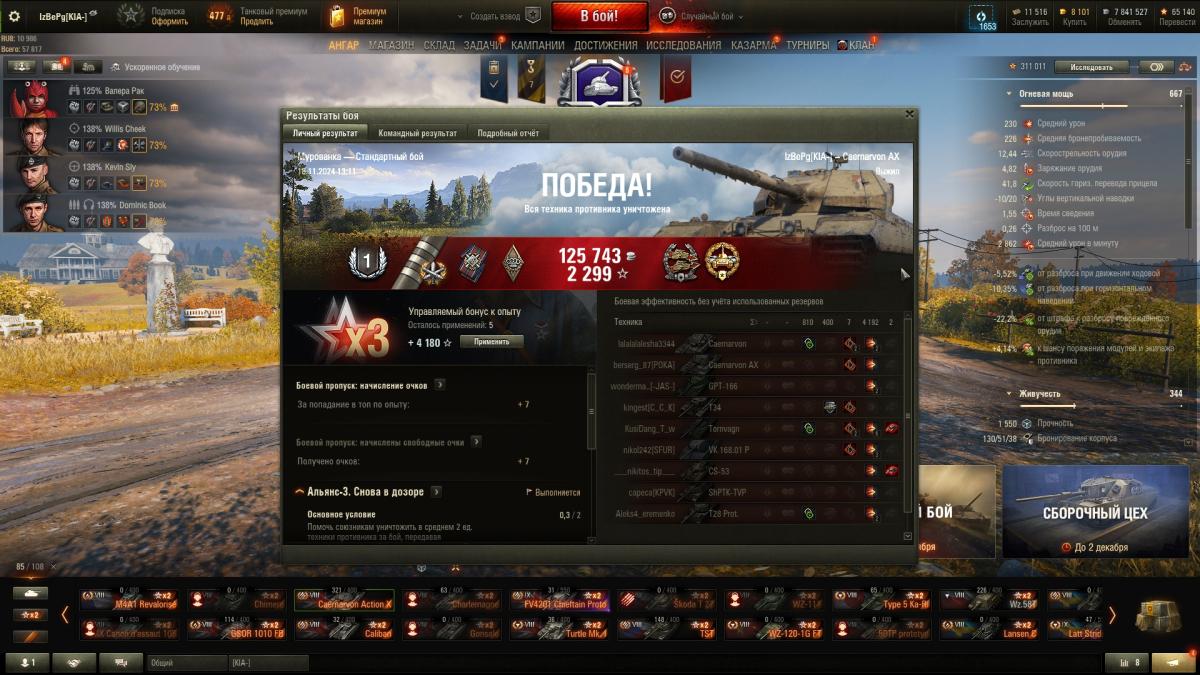Select the Caernarvon Action X tank

343,600
